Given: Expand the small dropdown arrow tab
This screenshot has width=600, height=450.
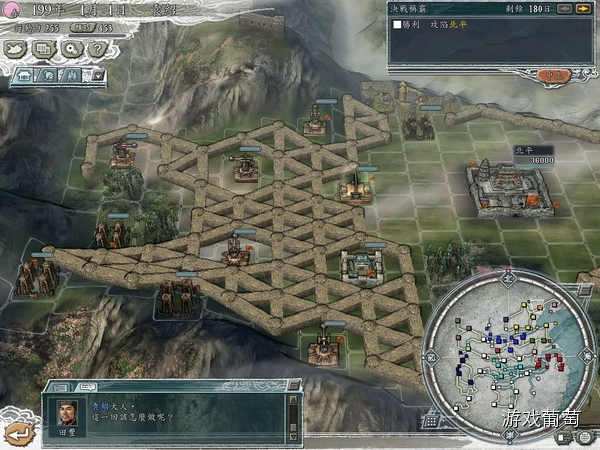Looking at the screenshot, I should point(98,75).
